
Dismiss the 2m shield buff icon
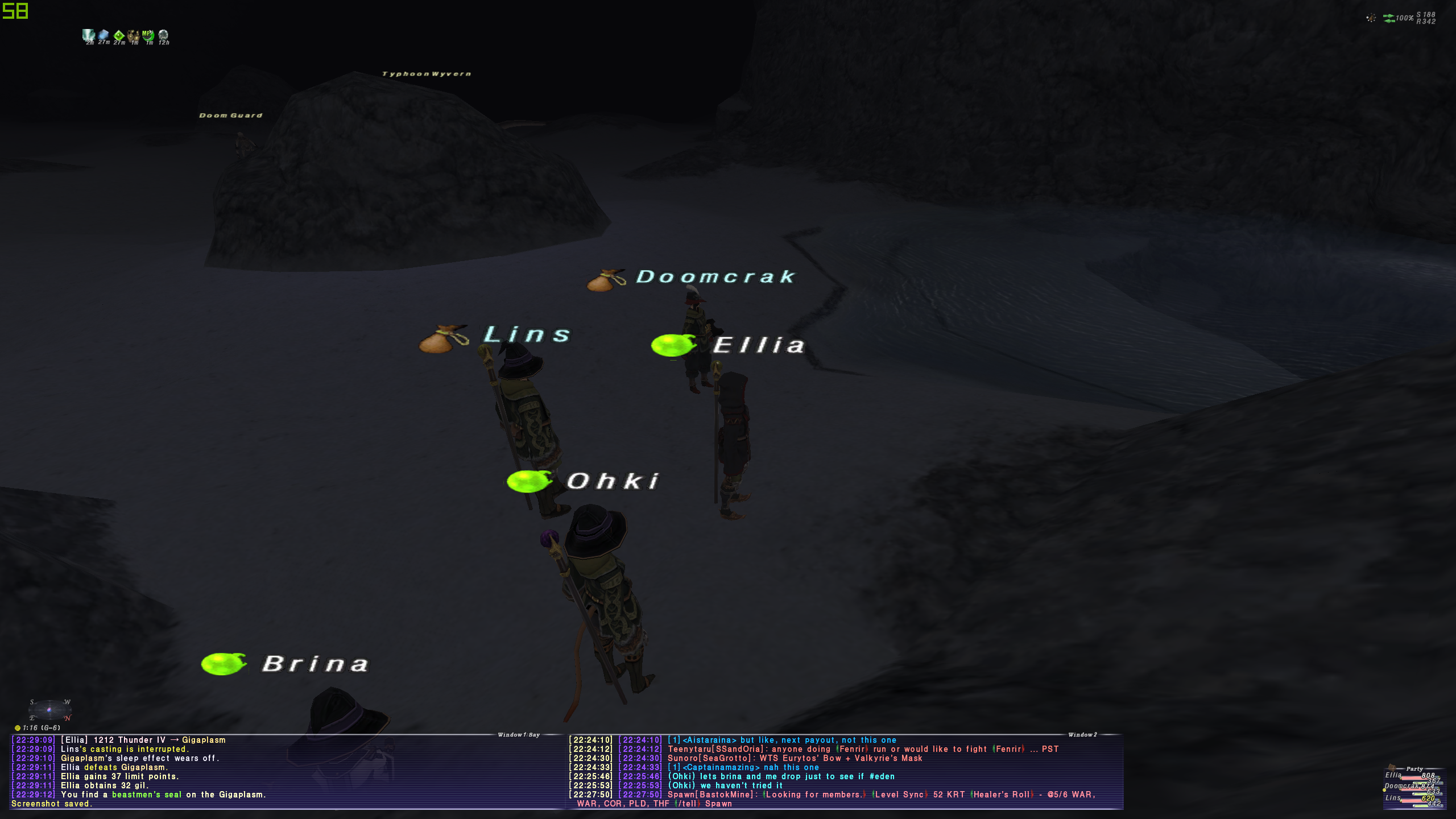point(88,35)
